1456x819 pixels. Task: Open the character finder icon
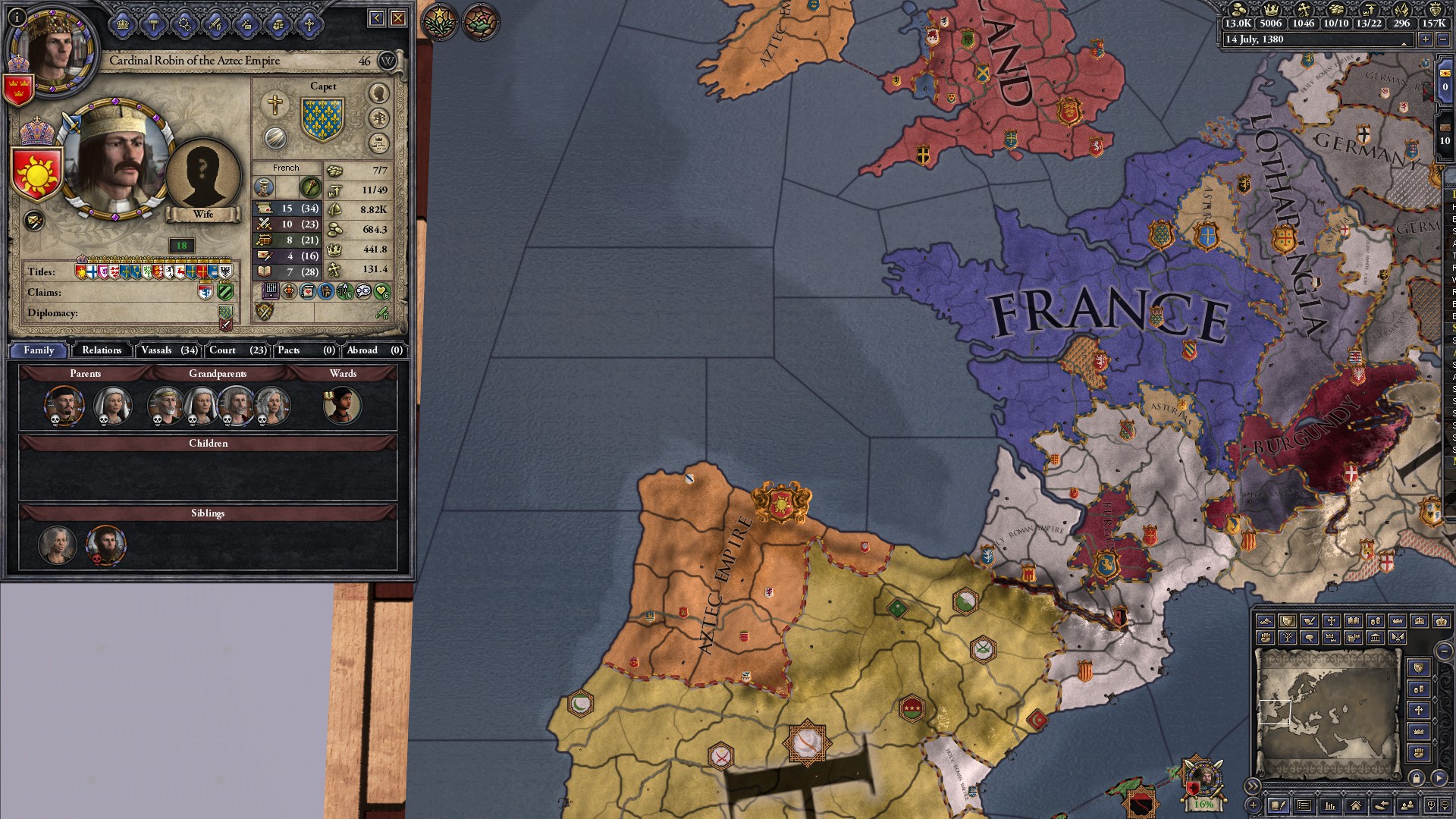[x=1407, y=806]
